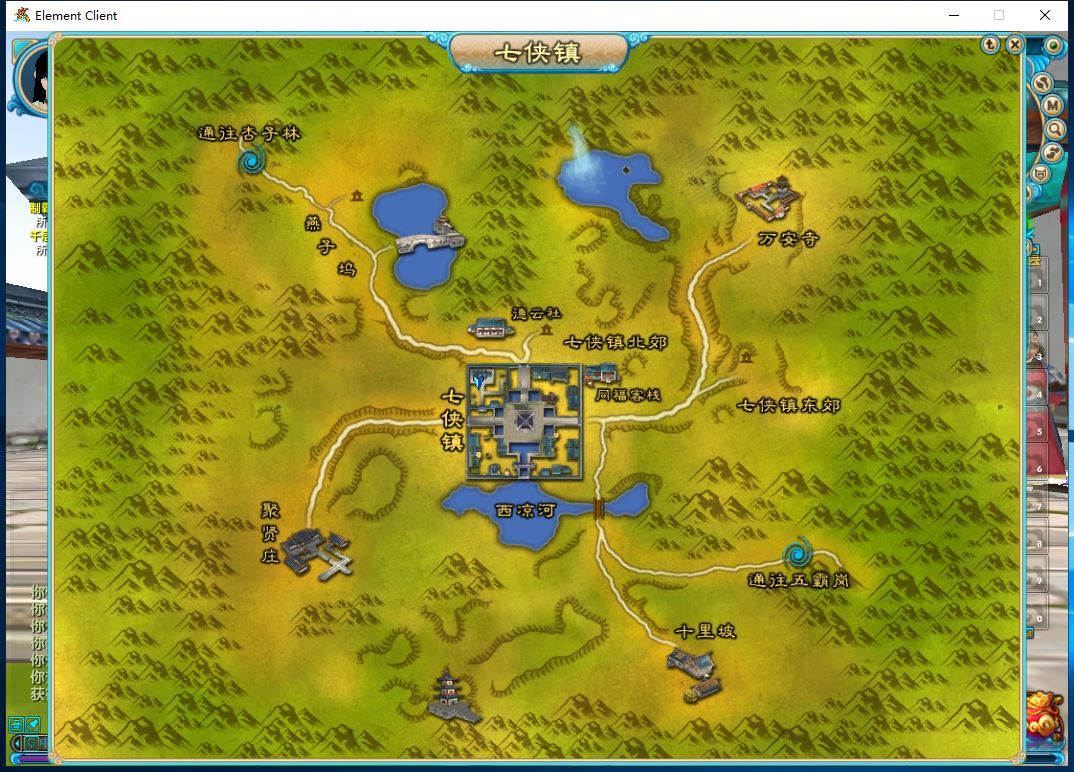This screenshot has height=772, width=1074.
Task: Minimize the Element Client window
Action: (953, 15)
